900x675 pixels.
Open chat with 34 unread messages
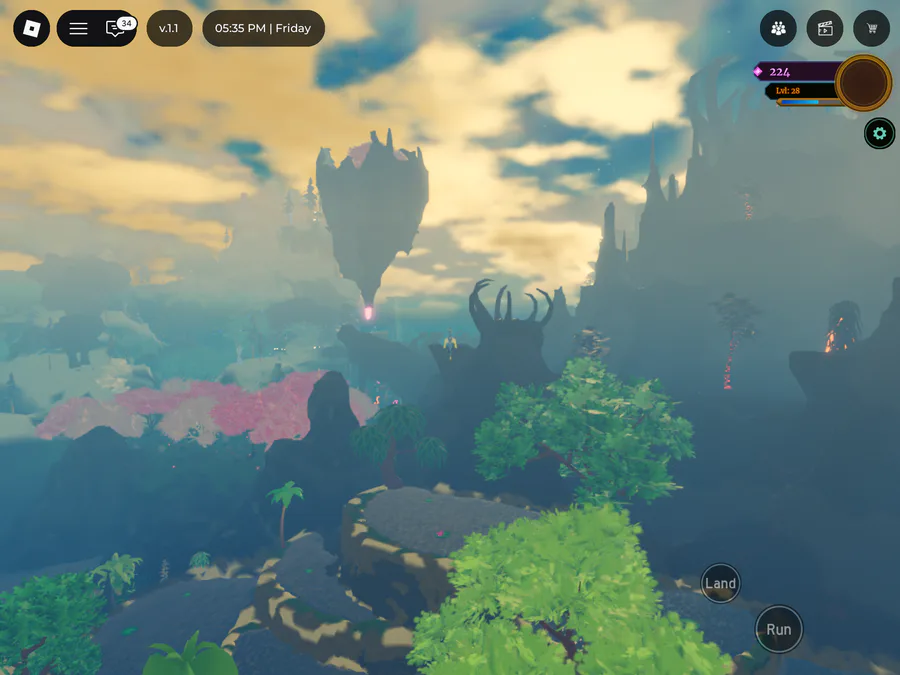click(116, 28)
